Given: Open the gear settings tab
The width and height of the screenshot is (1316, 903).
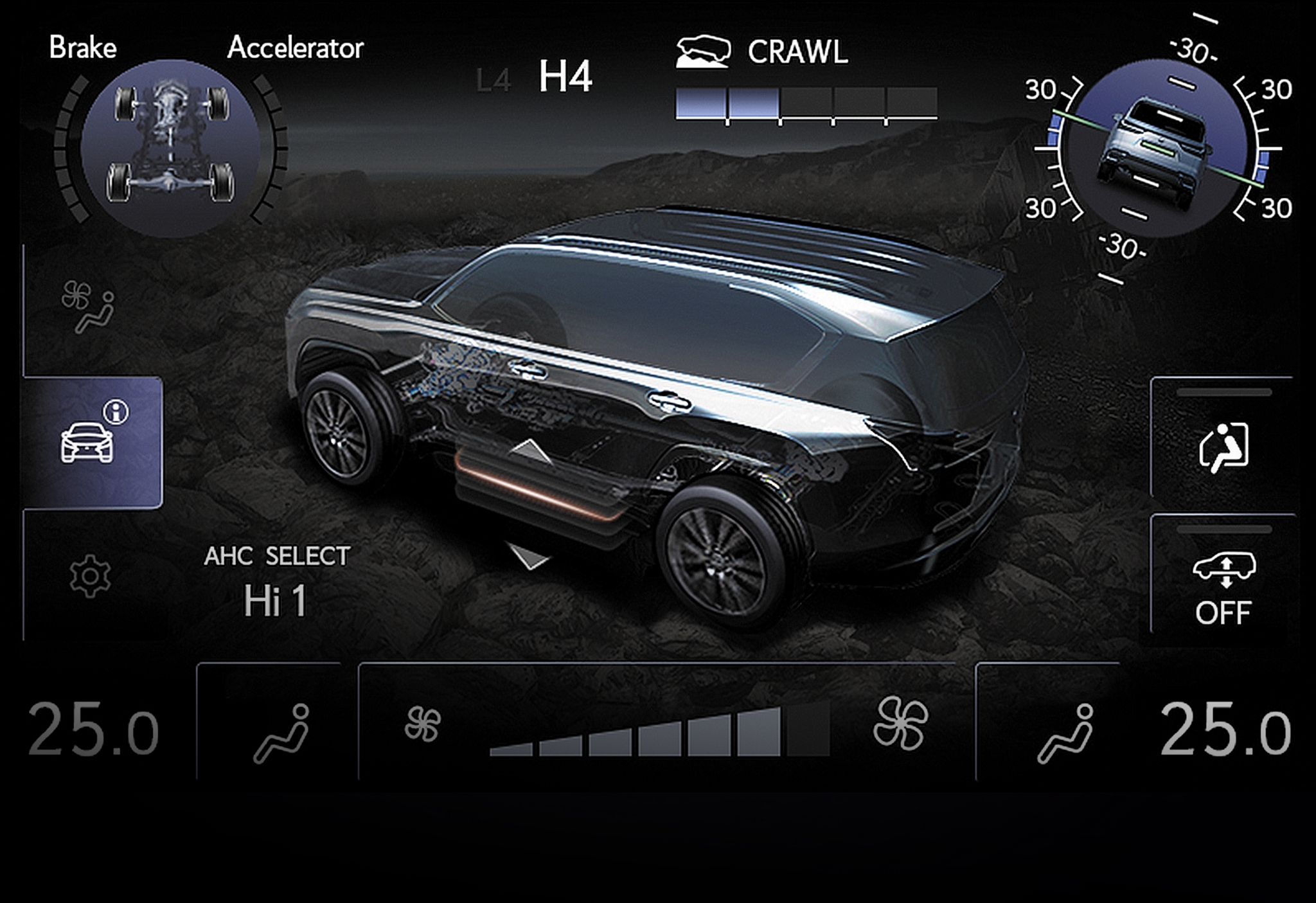Looking at the screenshot, I should 89,577.
